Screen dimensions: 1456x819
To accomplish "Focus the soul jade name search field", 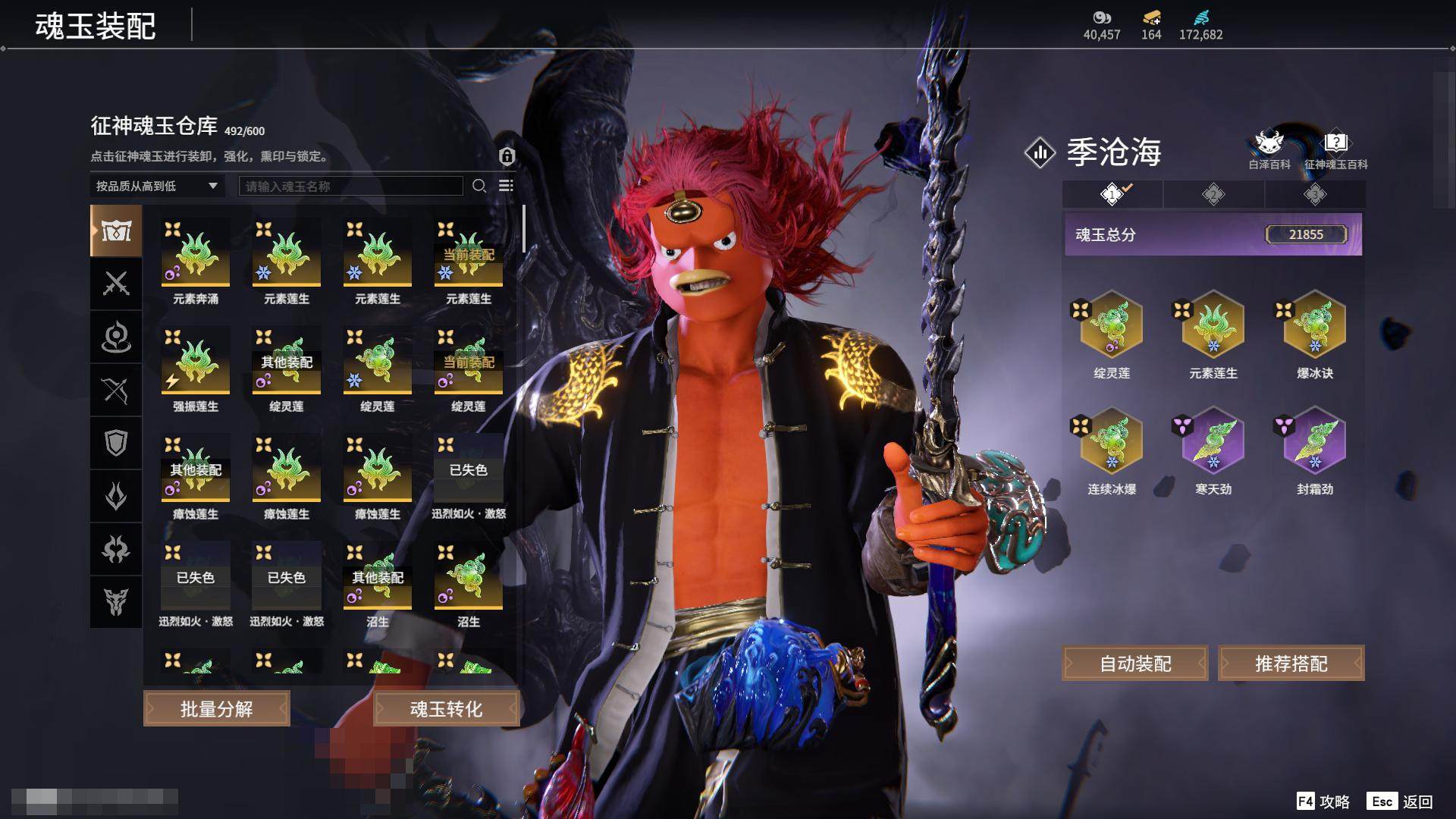I will click(x=350, y=186).
